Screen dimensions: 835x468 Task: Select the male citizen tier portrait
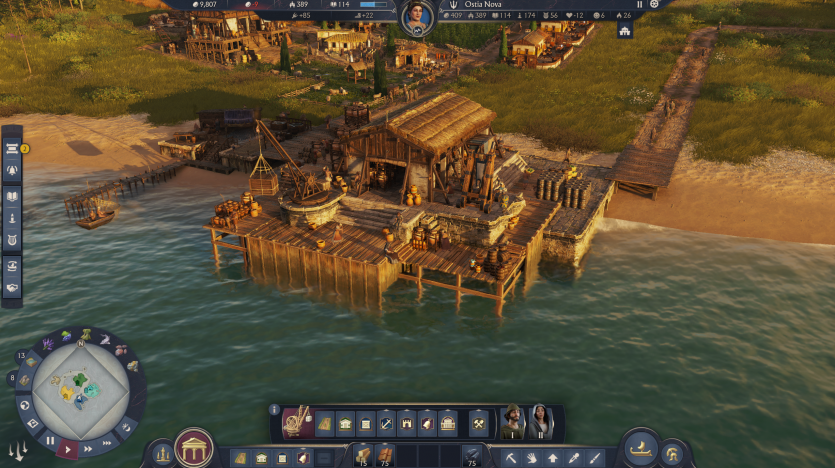(512, 422)
